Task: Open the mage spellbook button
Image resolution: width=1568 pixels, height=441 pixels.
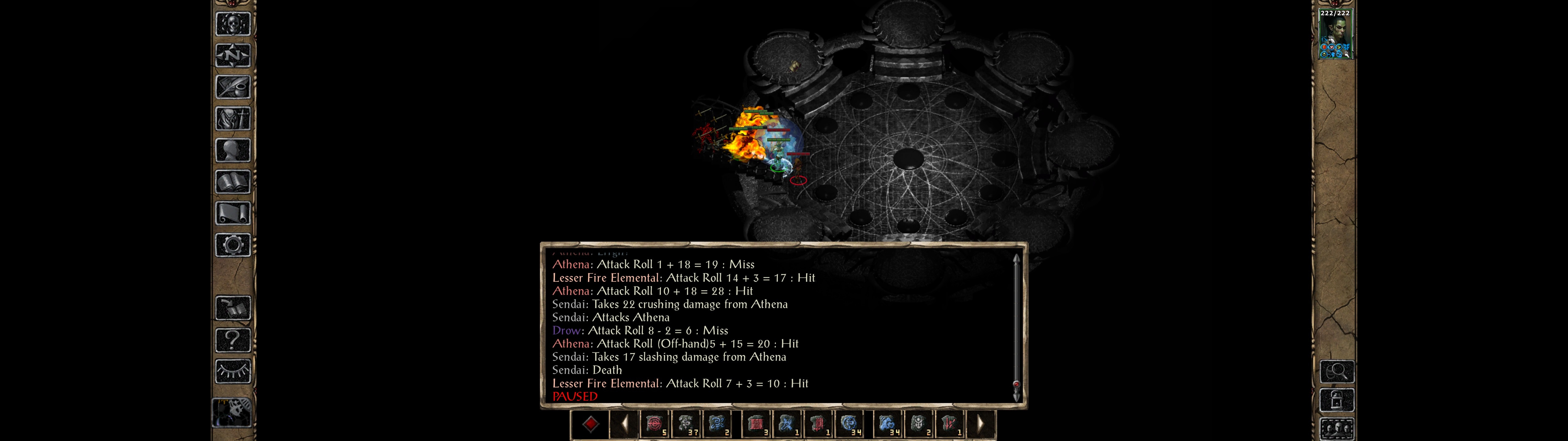Action: (x=233, y=182)
